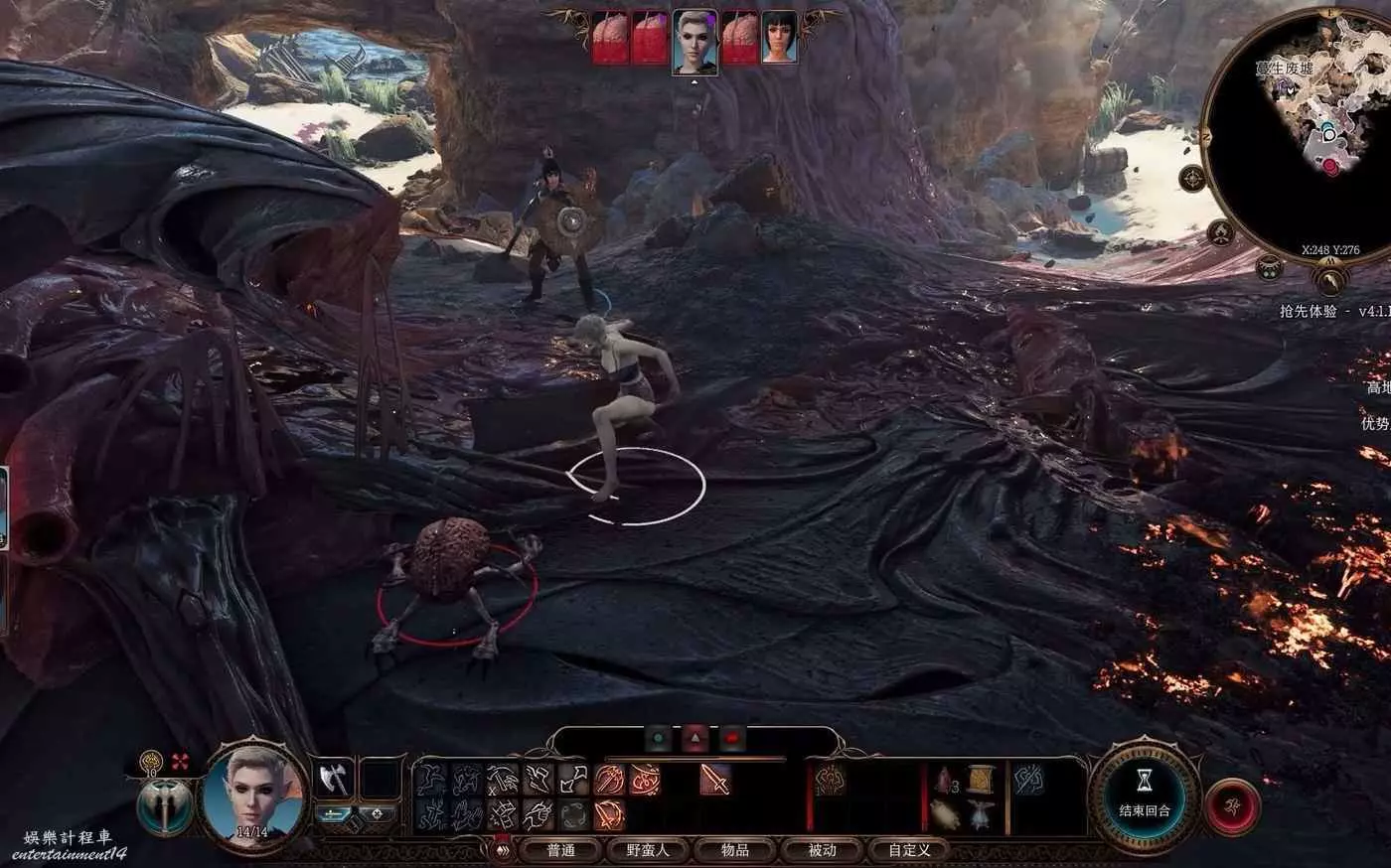Select the equipped greataxe weapon slot
The width and height of the screenshot is (1391, 868).
click(334, 779)
